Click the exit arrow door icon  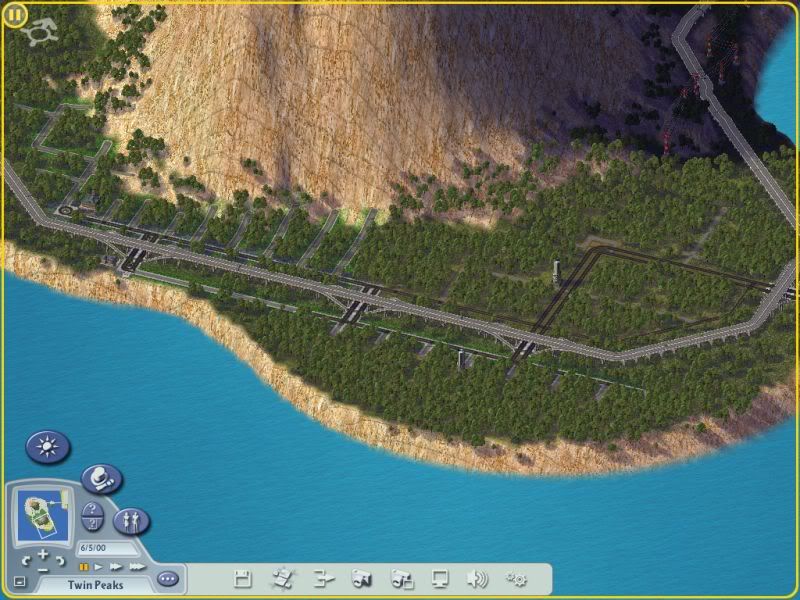tap(322, 578)
